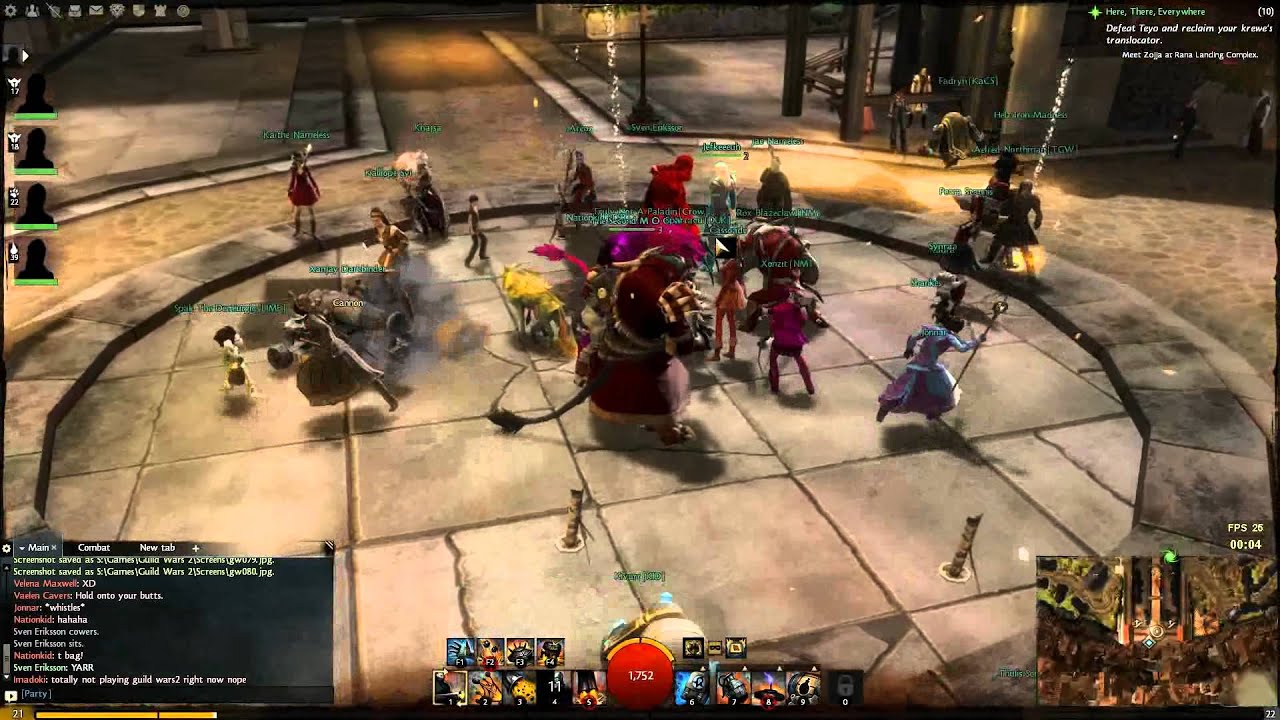Open the guild shield icon
This screenshot has height=720, width=1280.
[x=139, y=11]
